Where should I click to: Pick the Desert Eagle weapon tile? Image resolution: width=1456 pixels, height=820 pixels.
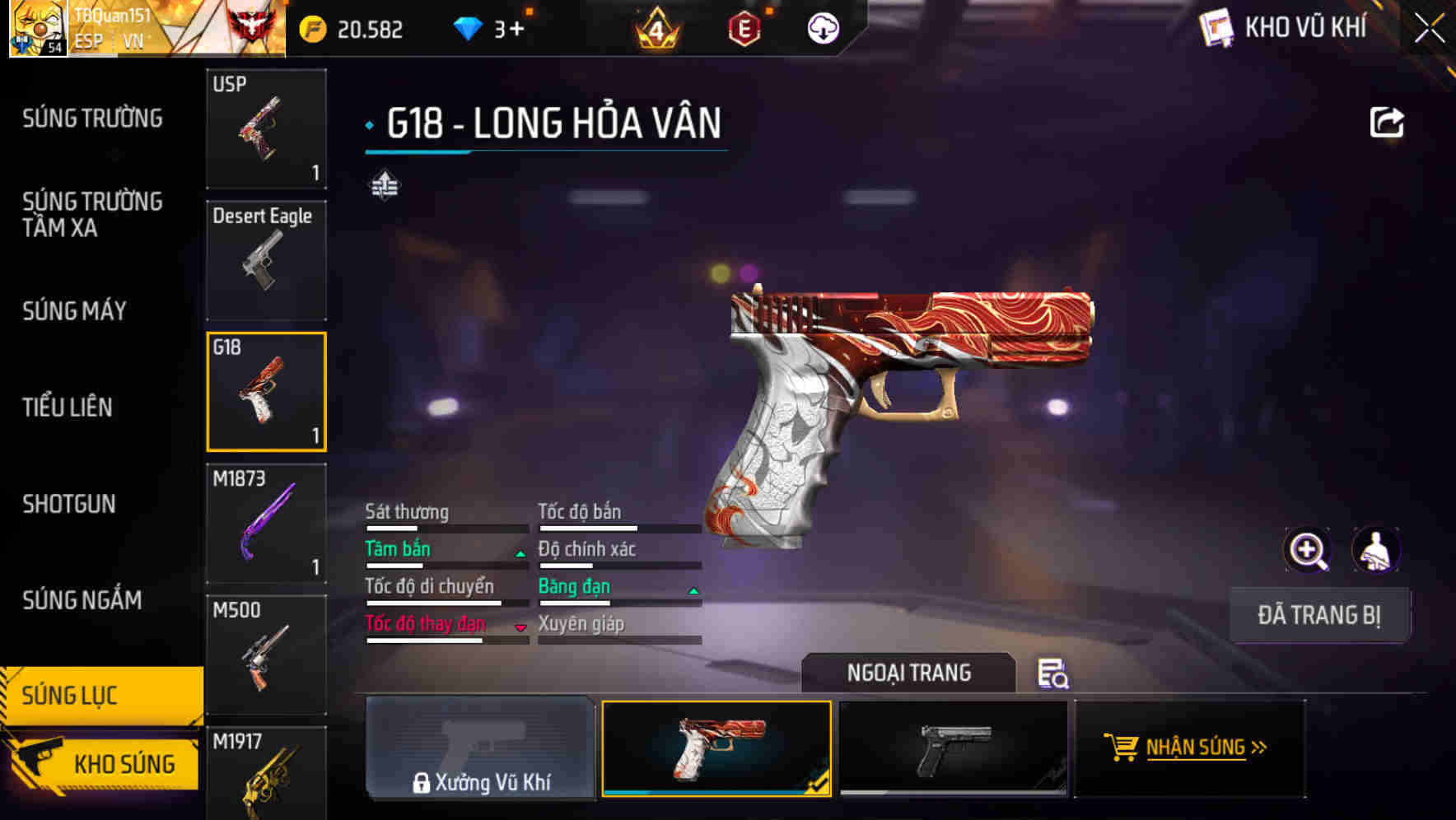coord(266,260)
